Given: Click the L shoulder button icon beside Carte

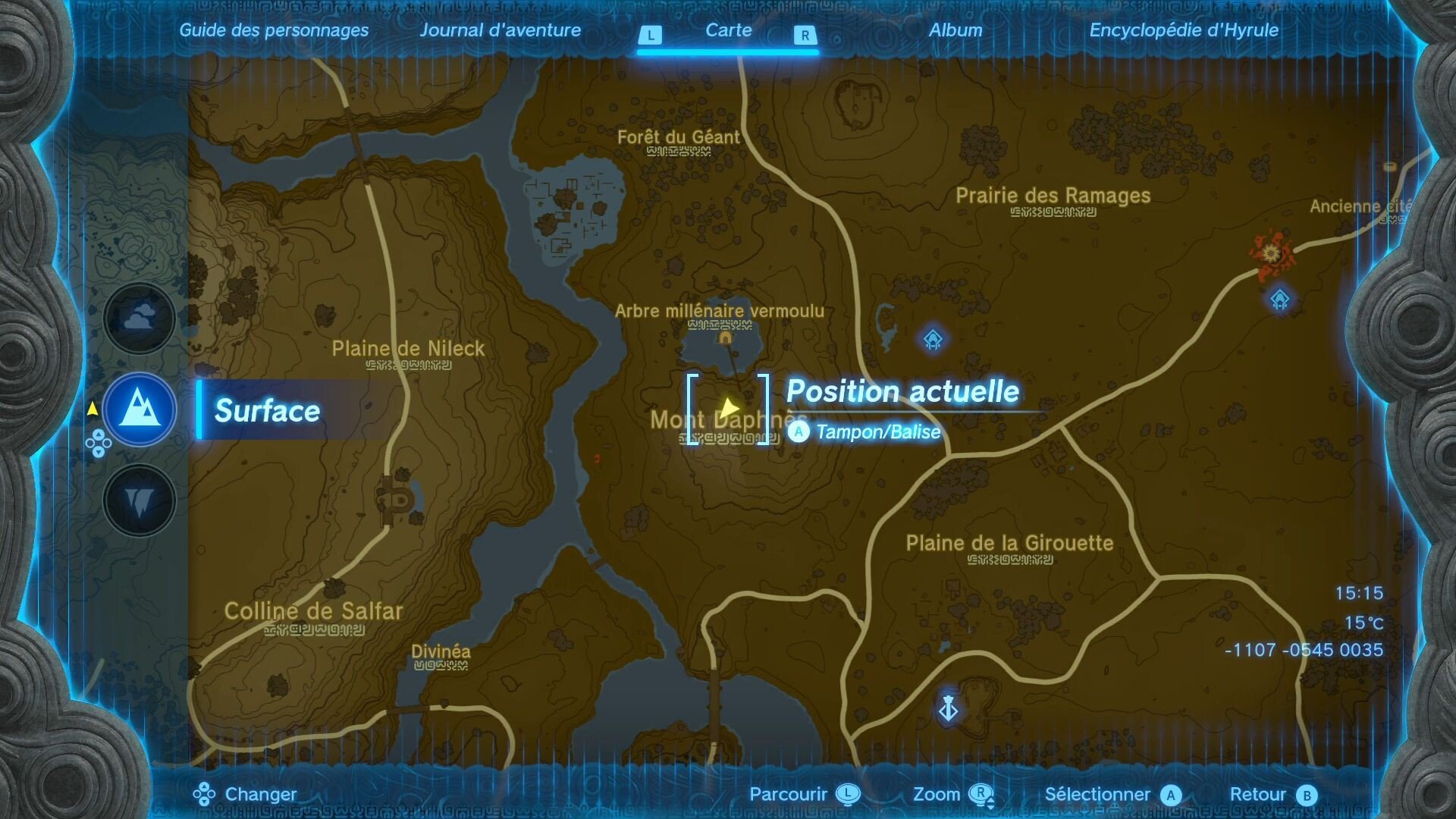Looking at the screenshot, I should (x=649, y=33).
